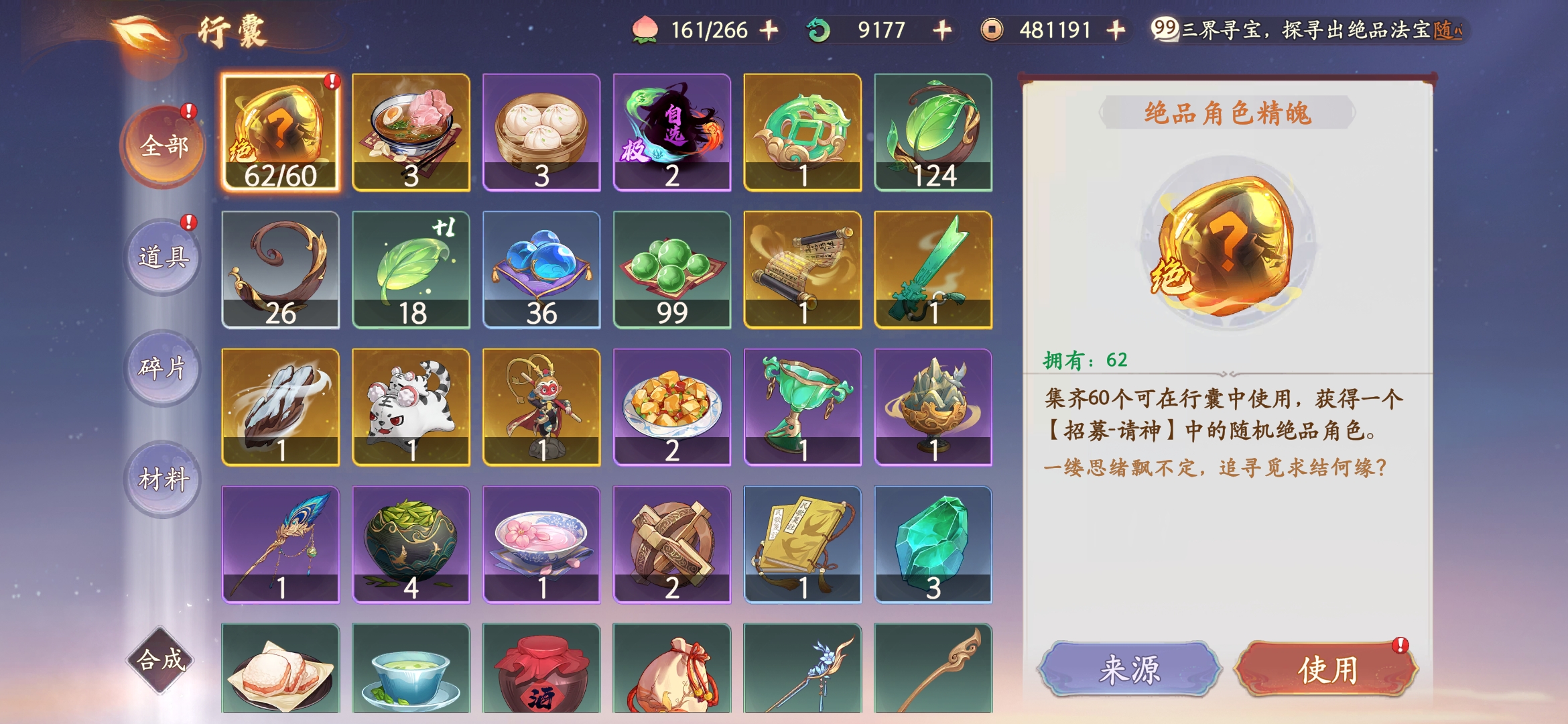The image size is (1568, 724).
Task: Select the white tiger plush item
Action: tap(411, 407)
